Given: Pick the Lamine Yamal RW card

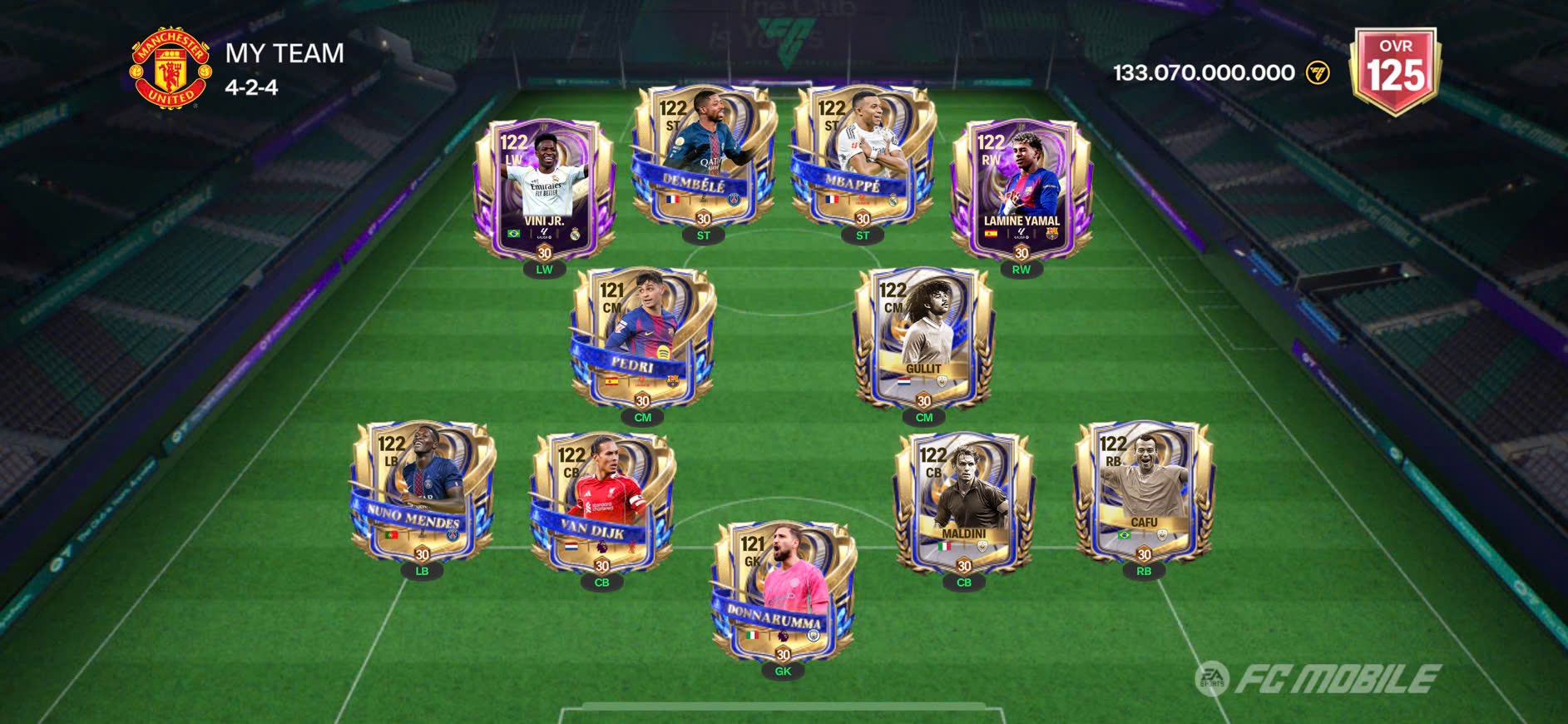Looking at the screenshot, I should 1021,190.
